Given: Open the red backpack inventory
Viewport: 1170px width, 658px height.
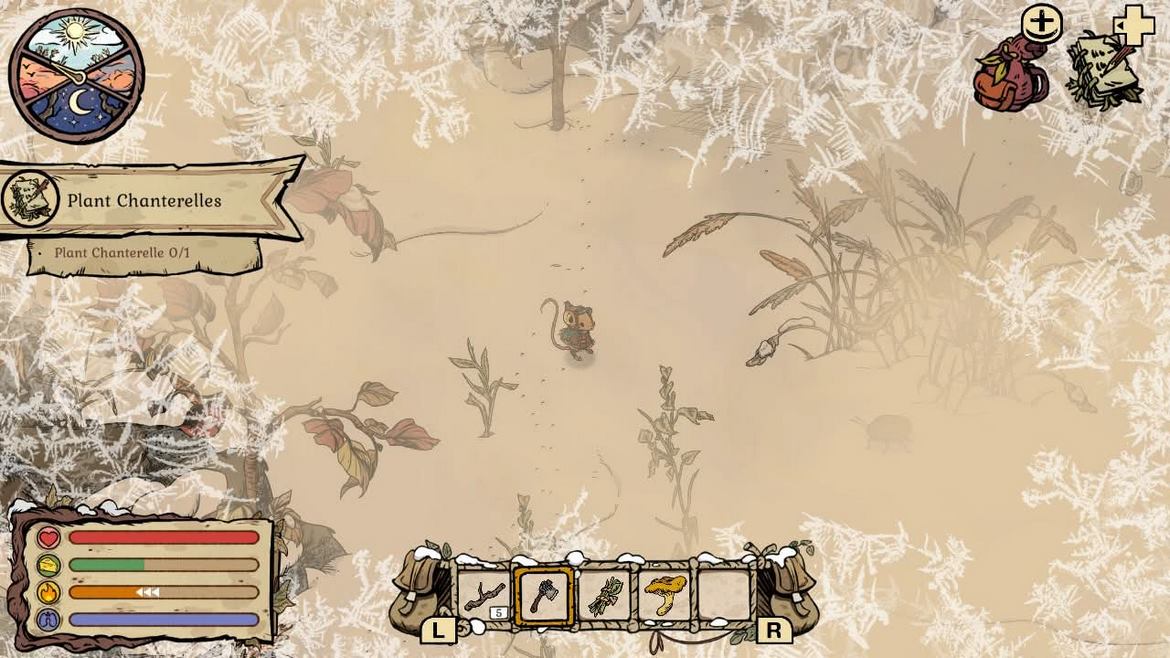Looking at the screenshot, I should point(1011,76).
